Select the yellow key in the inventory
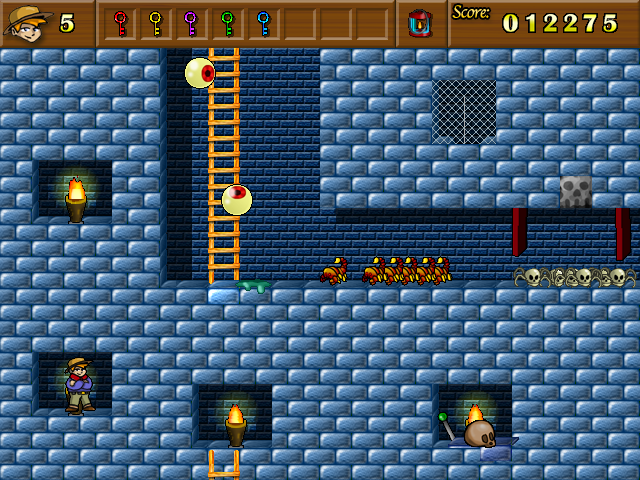640x480 pixels. tap(155, 23)
